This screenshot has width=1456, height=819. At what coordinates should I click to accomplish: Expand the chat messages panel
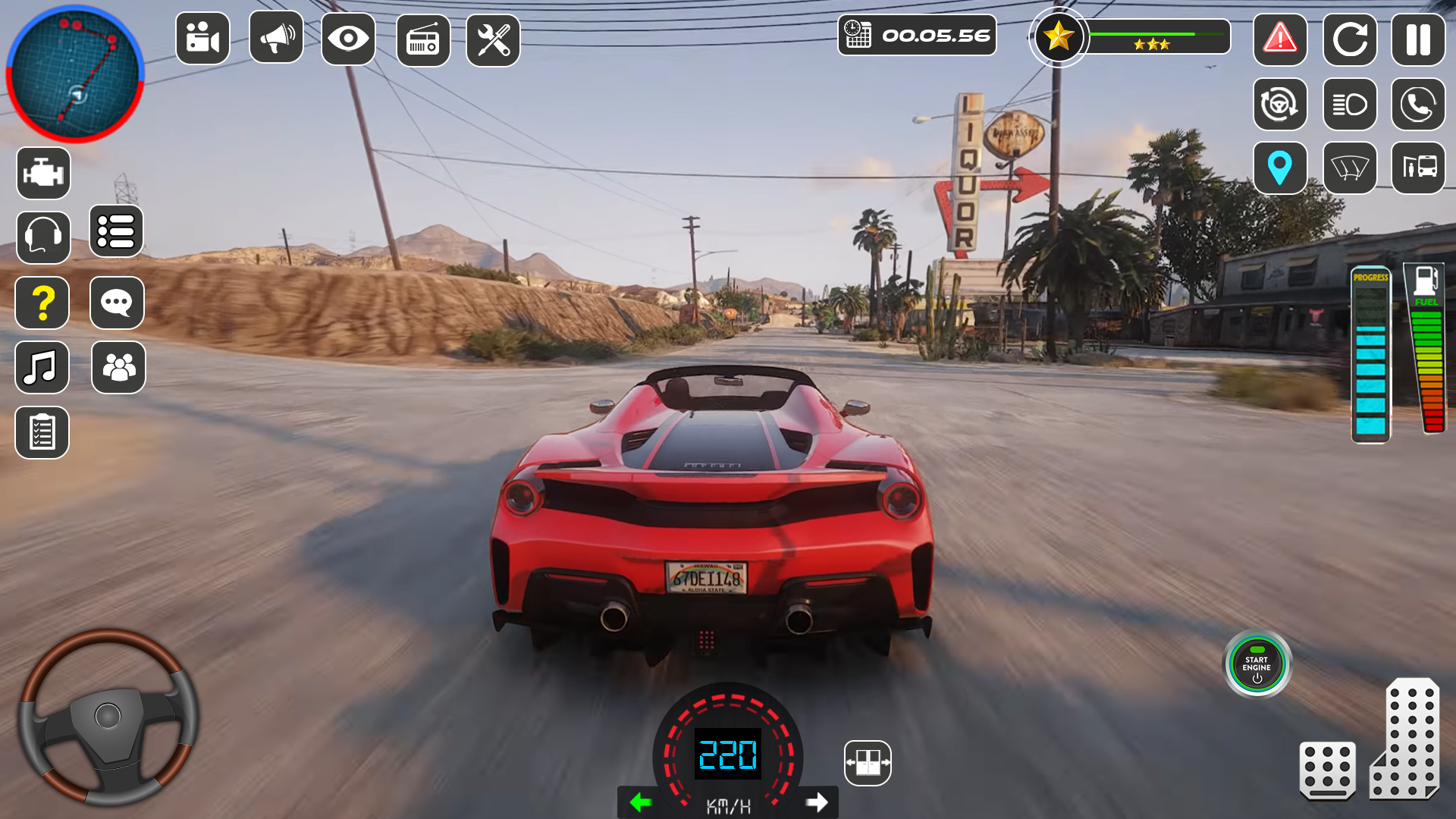[x=117, y=303]
